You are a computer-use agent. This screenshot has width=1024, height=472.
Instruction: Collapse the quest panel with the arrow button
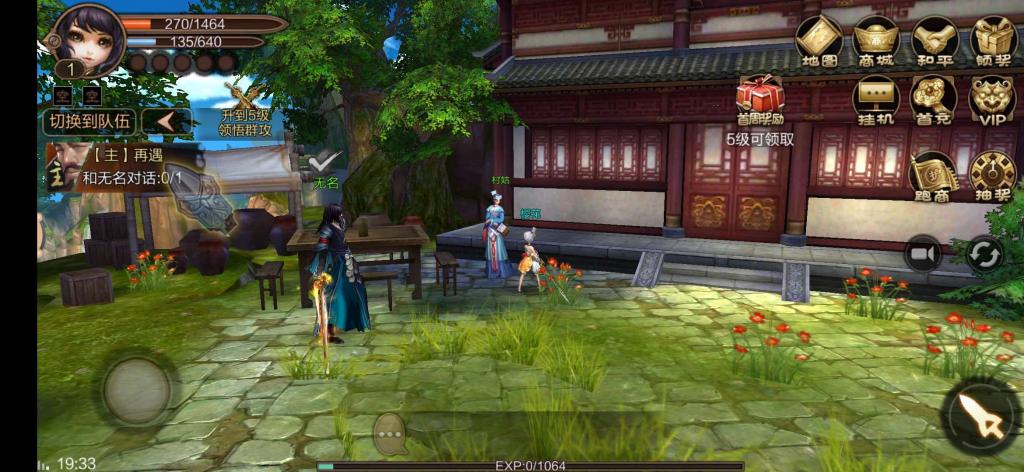click(x=166, y=122)
